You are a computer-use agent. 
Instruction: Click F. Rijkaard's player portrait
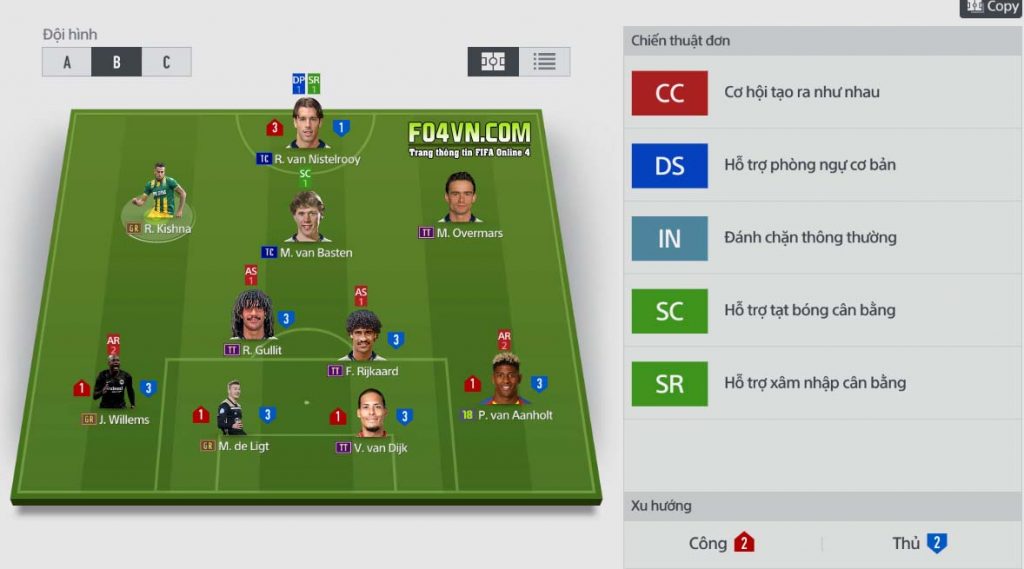tap(363, 336)
